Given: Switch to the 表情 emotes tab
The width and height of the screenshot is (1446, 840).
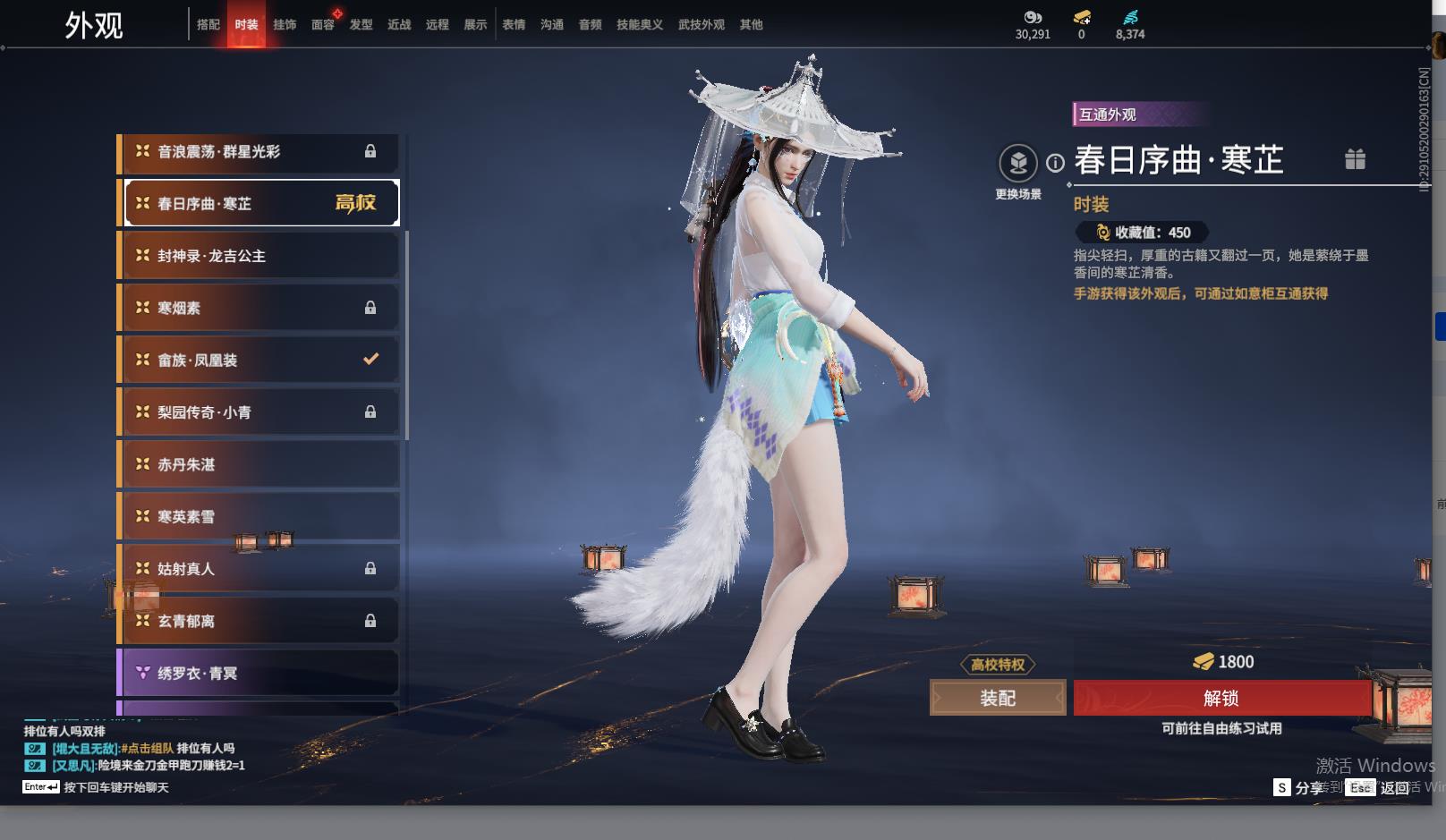Looking at the screenshot, I should (514, 25).
